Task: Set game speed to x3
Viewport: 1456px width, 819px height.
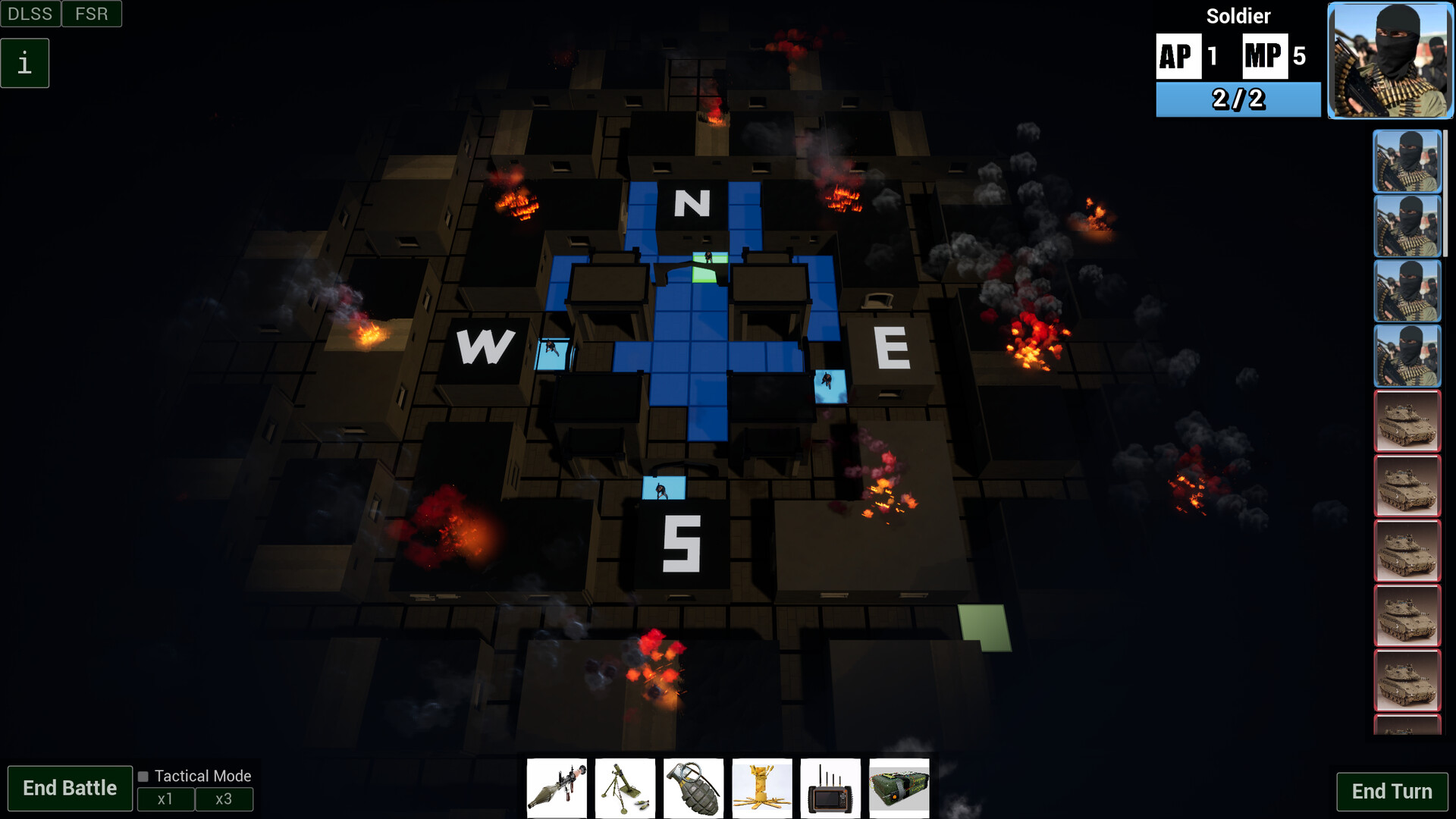Action: click(224, 799)
